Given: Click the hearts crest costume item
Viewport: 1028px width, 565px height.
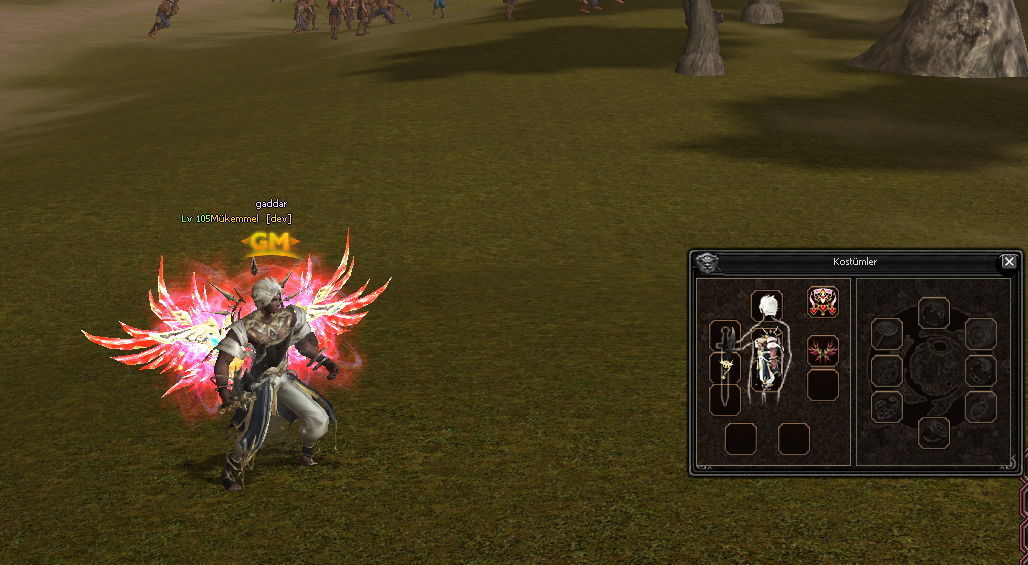Looking at the screenshot, I should tap(822, 302).
